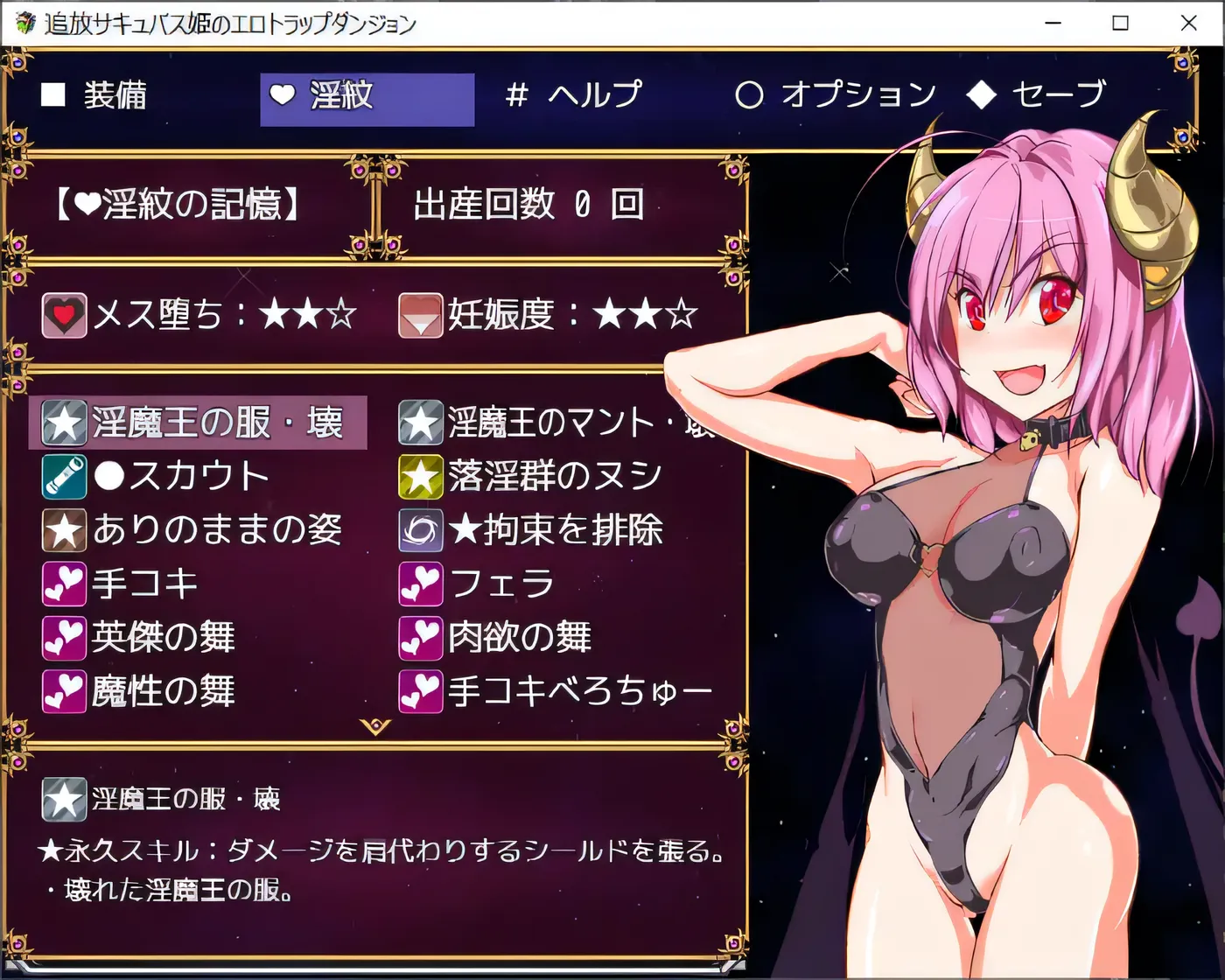Close the game window
Image resolution: width=1225 pixels, height=980 pixels.
(x=1188, y=24)
